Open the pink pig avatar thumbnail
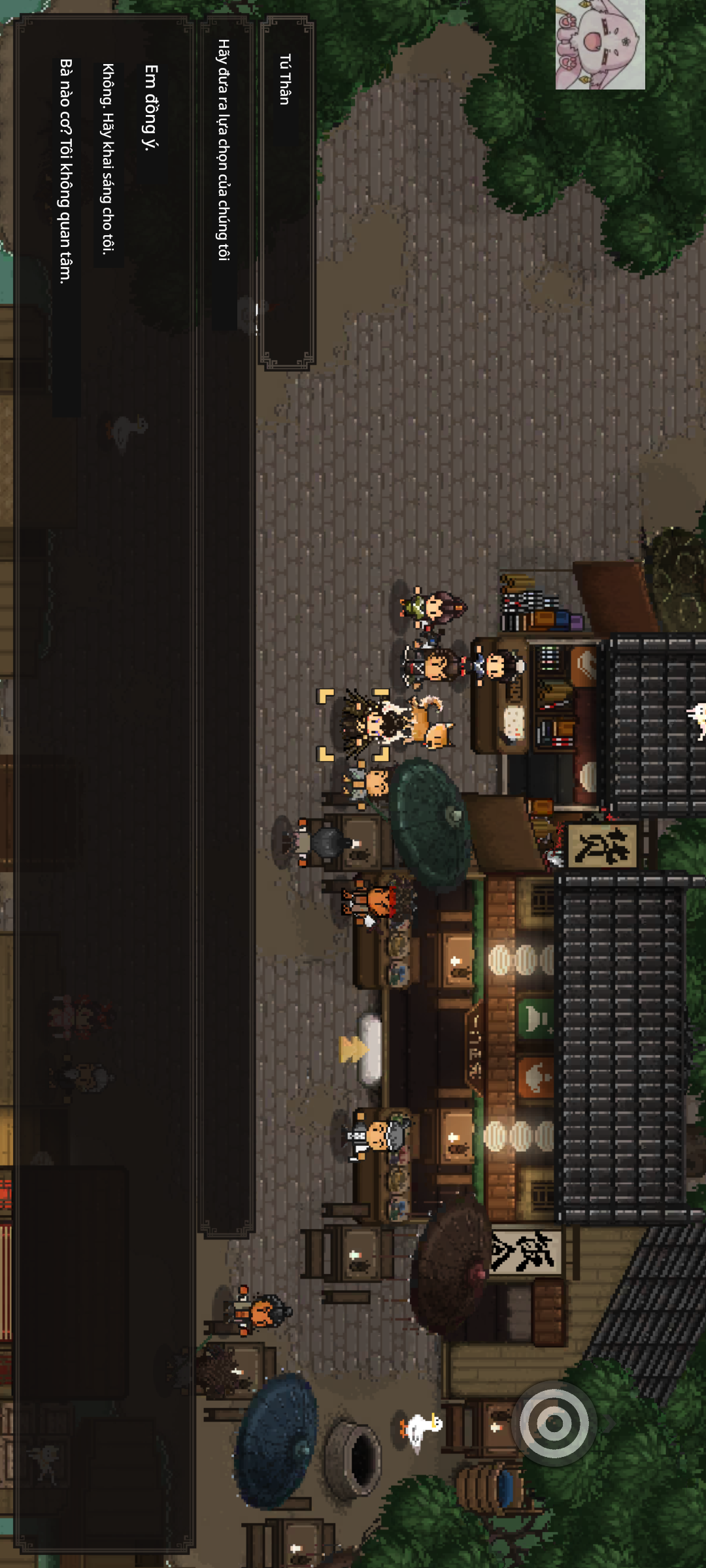 click(x=600, y=44)
